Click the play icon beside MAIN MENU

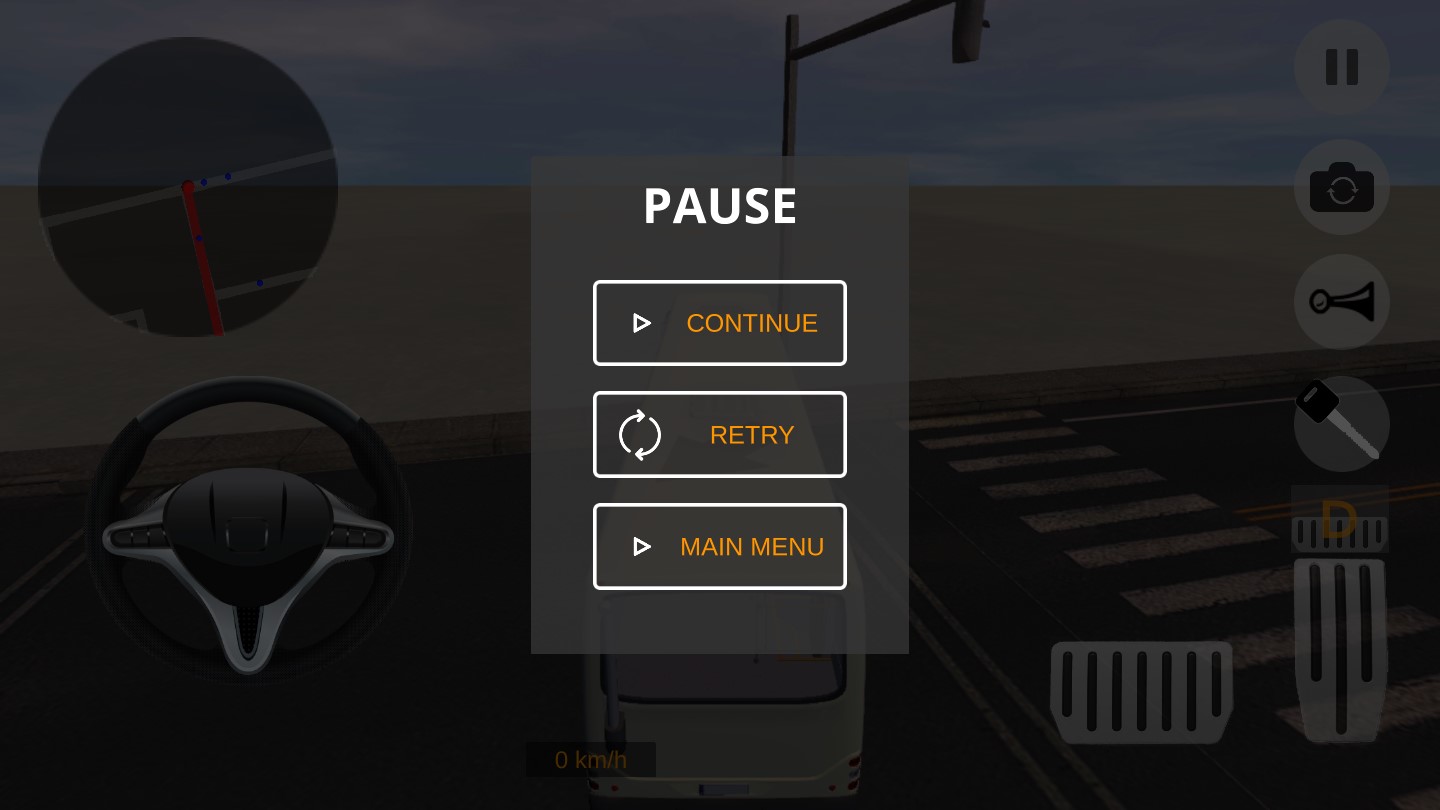(641, 547)
